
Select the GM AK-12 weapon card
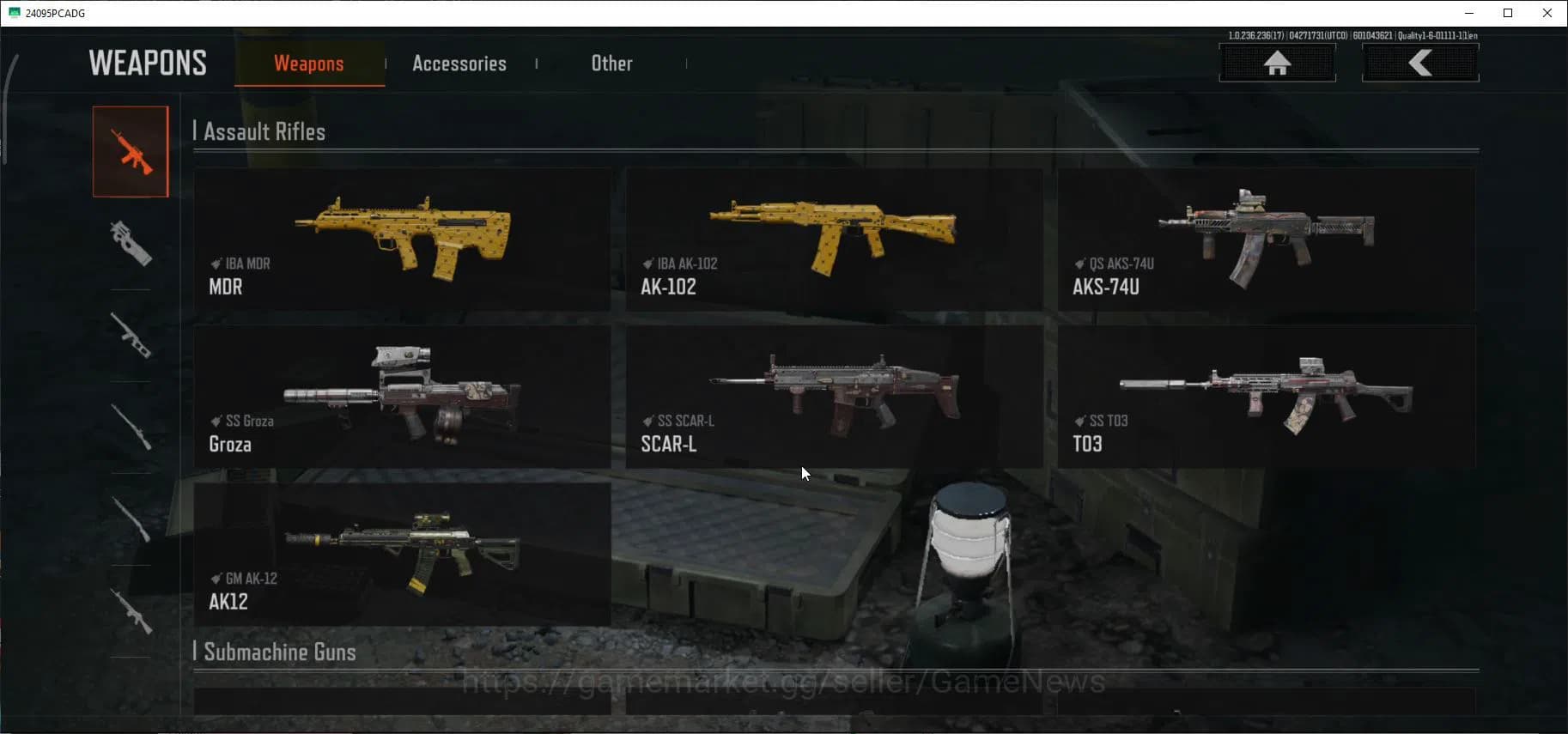click(403, 554)
